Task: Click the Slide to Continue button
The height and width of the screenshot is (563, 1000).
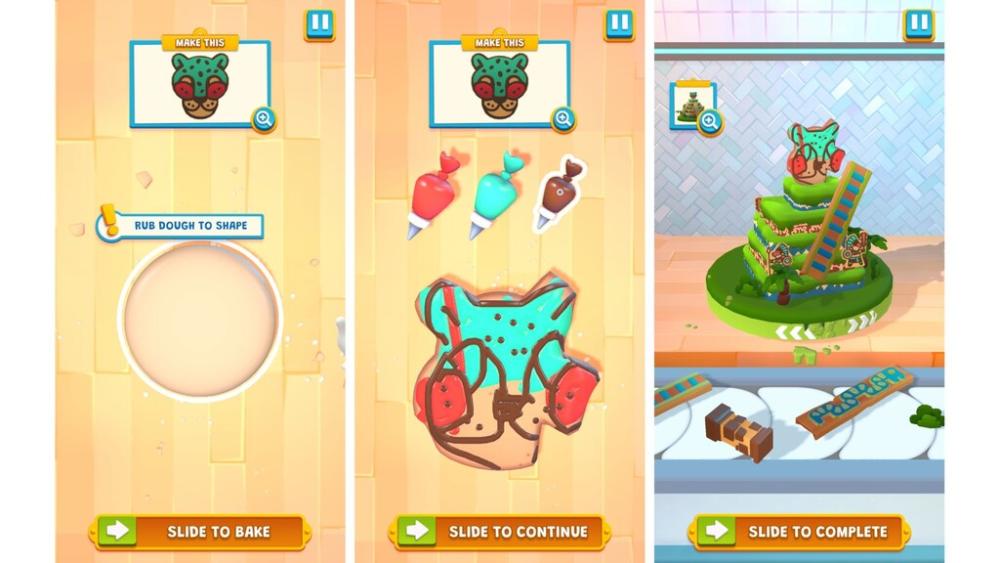Action: (499, 531)
